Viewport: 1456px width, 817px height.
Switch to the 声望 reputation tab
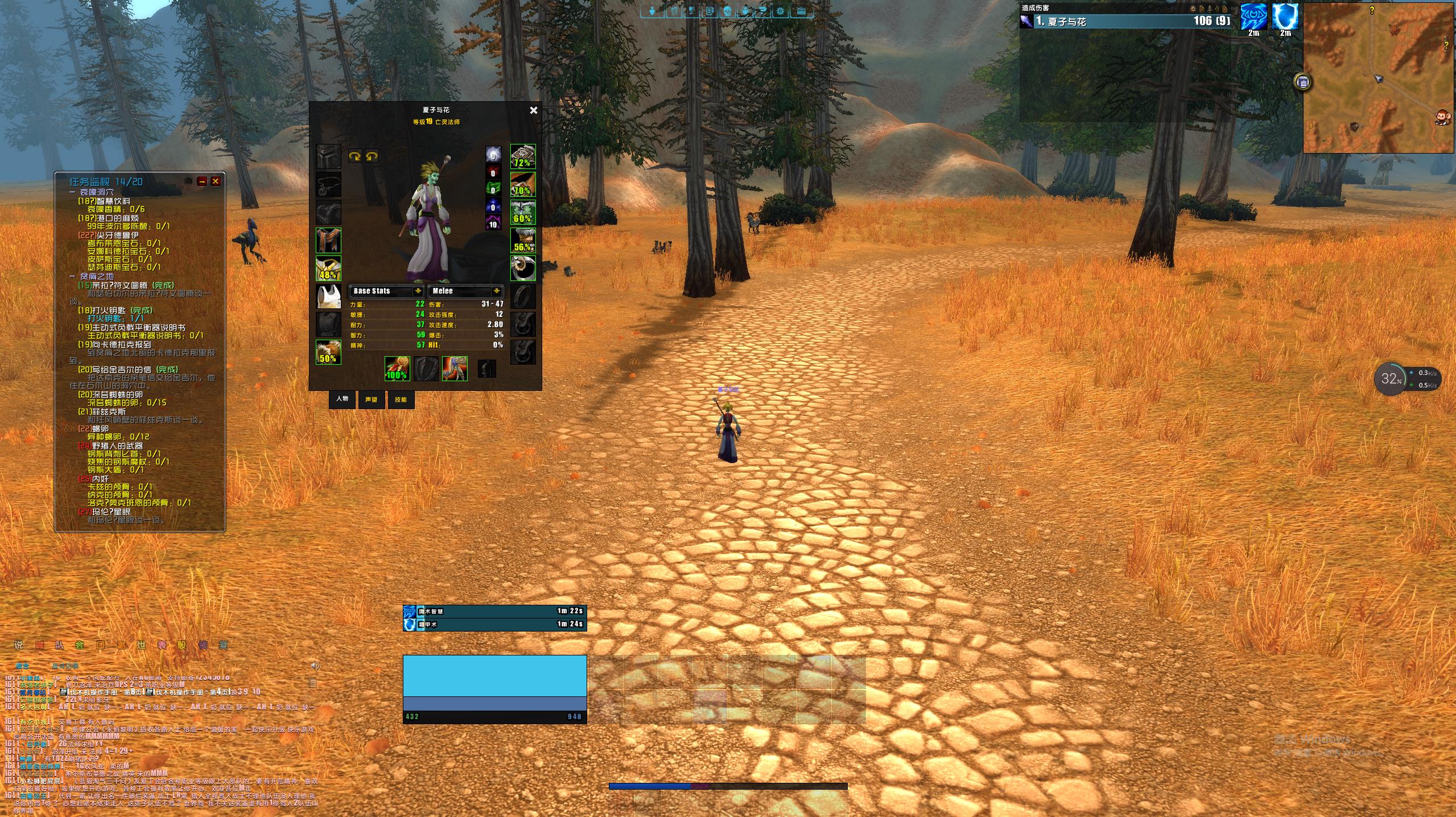[371, 399]
